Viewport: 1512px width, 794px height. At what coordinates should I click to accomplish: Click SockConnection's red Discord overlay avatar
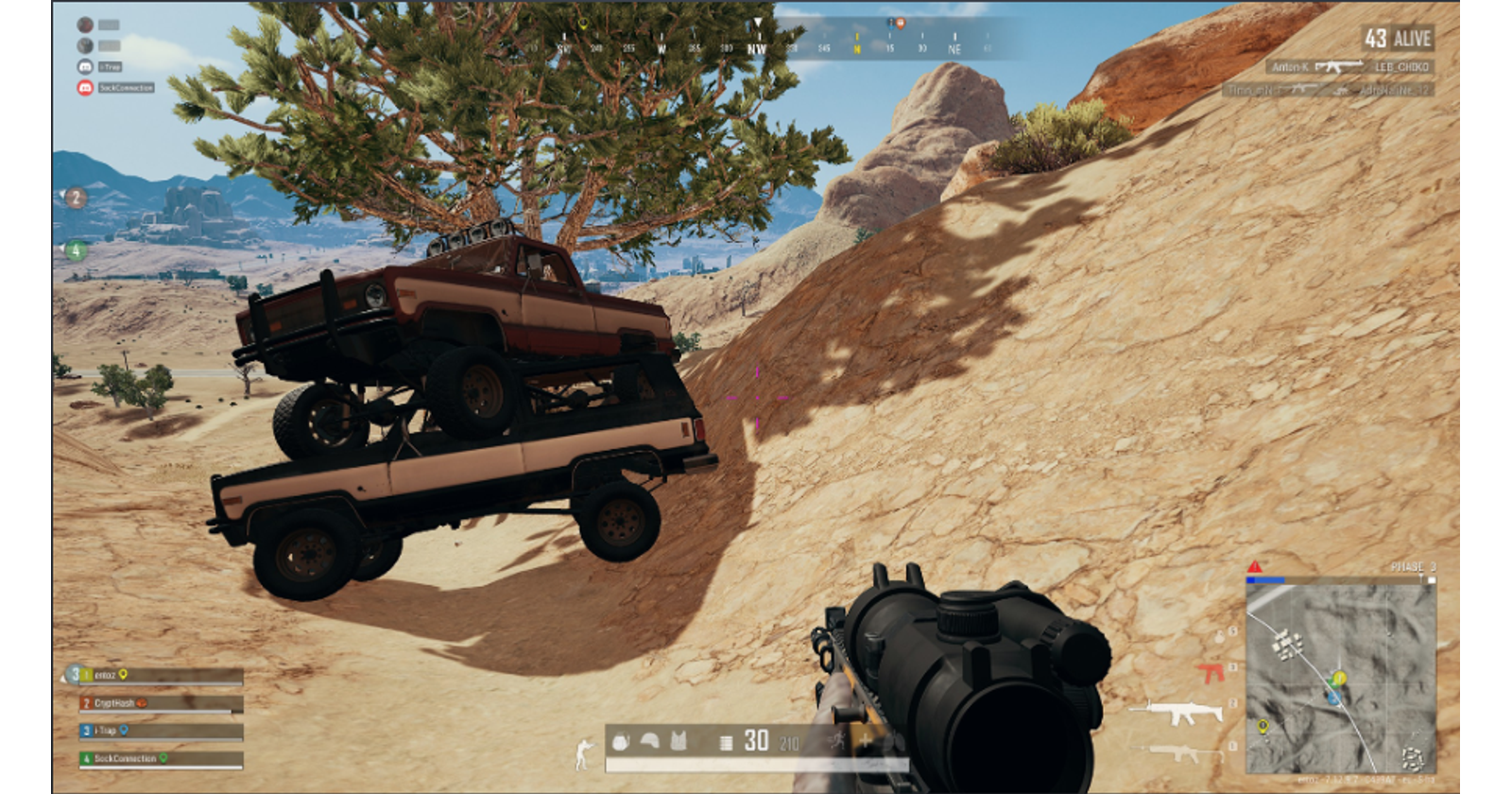(85, 88)
